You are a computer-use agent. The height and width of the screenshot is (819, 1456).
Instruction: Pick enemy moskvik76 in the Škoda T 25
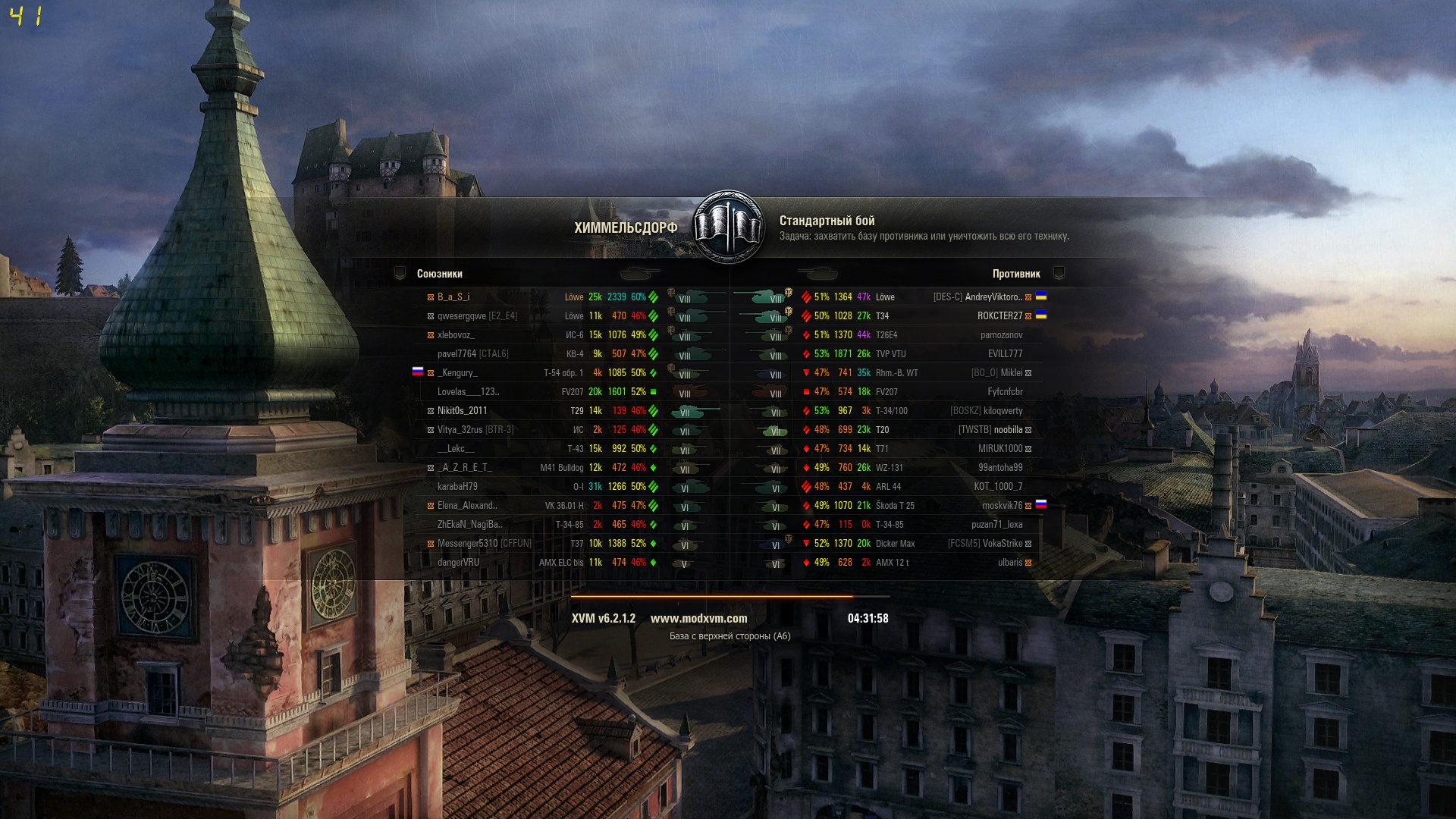[1002, 506]
